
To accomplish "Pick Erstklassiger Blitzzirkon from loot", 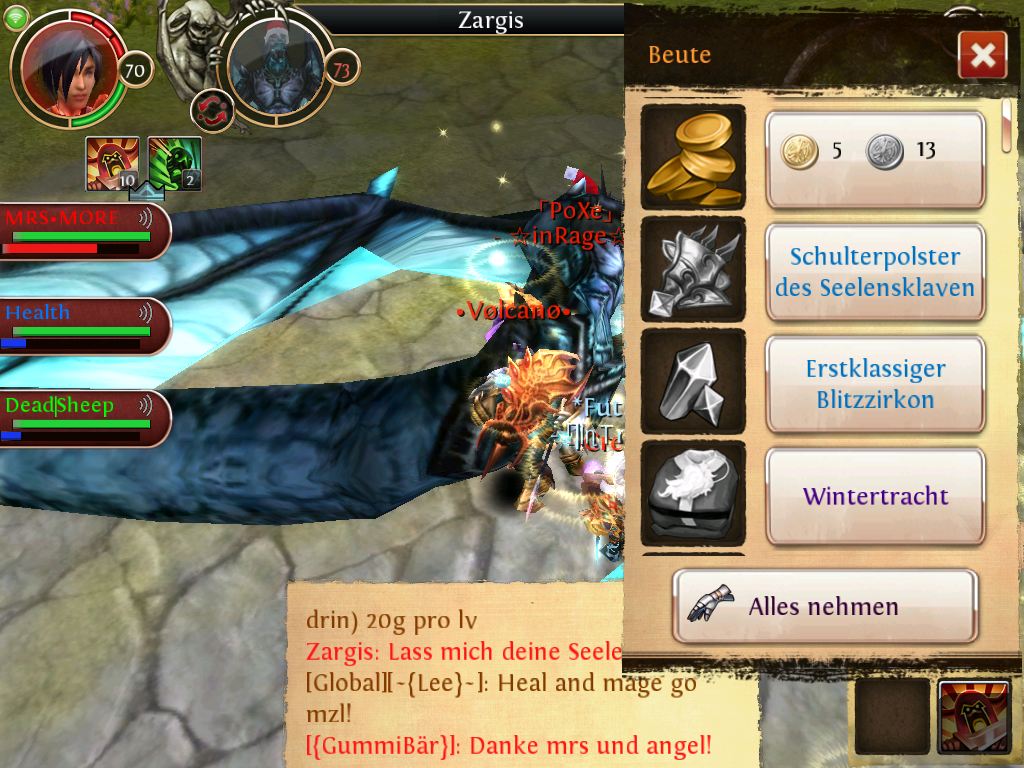I will pos(875,384).
